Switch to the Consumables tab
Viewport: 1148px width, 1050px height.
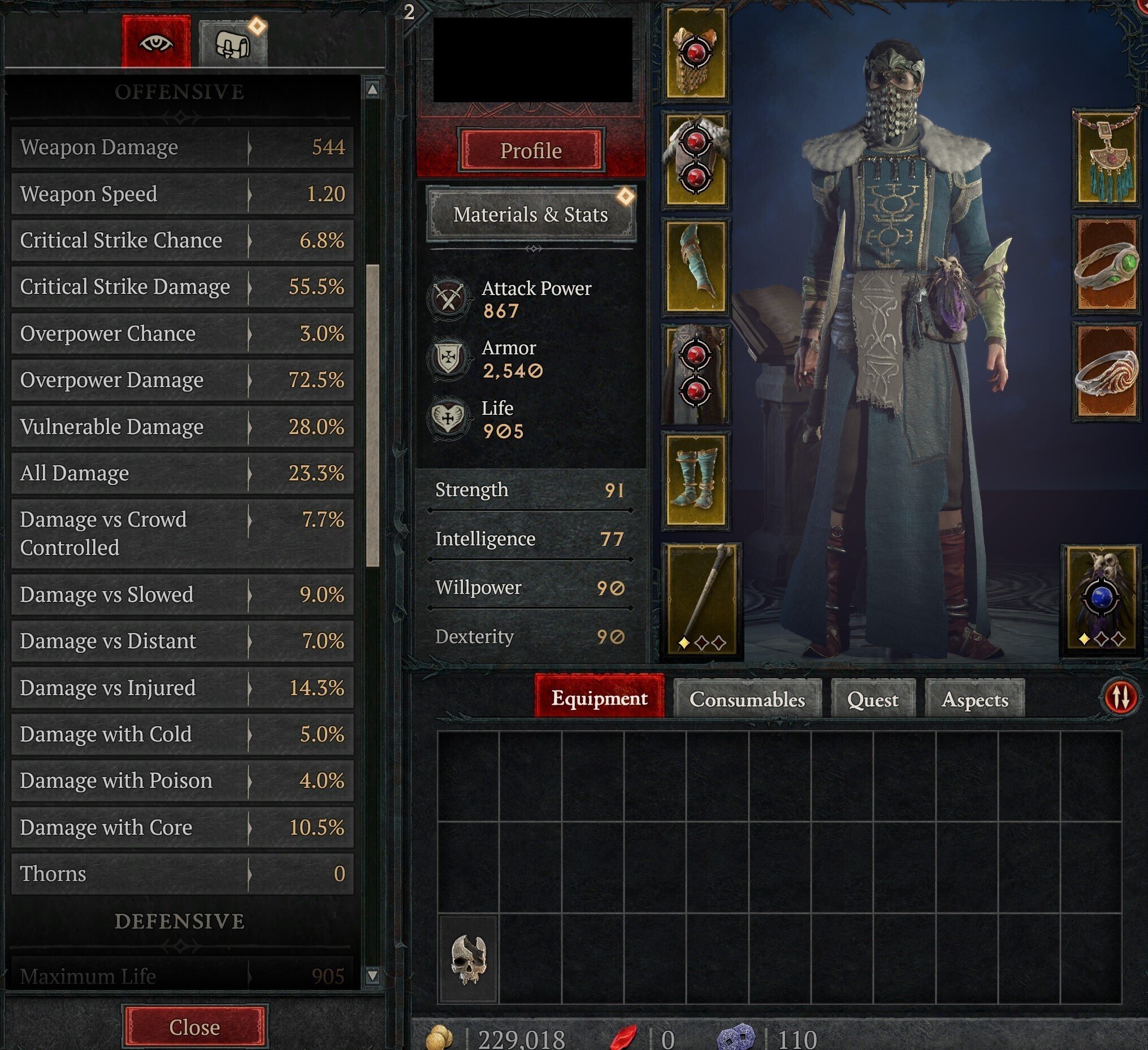pos(747,698)
